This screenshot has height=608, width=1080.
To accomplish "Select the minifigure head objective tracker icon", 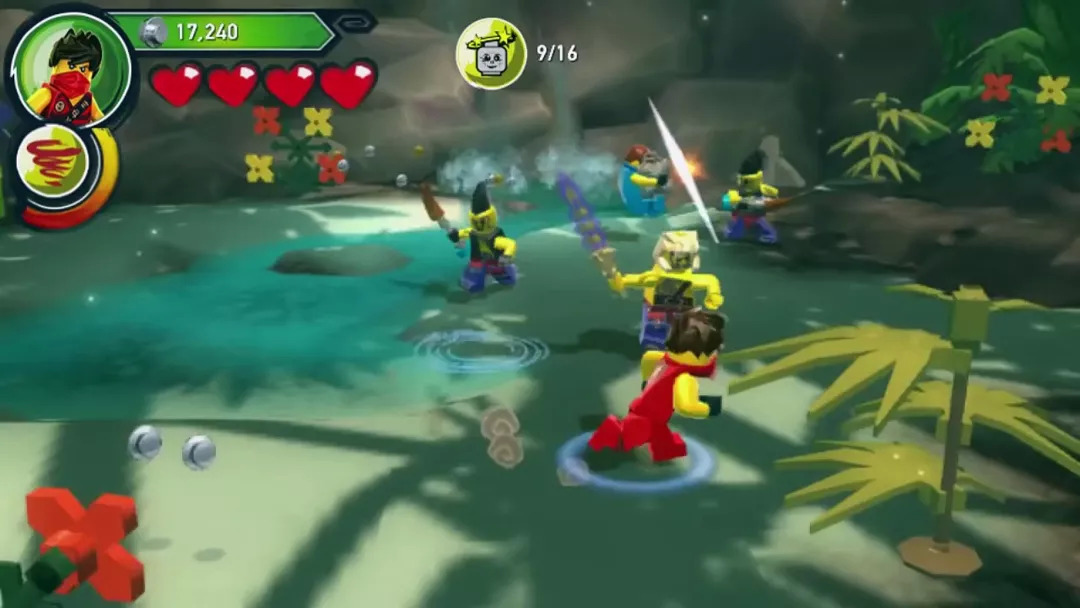I will (x=491, y=54).
